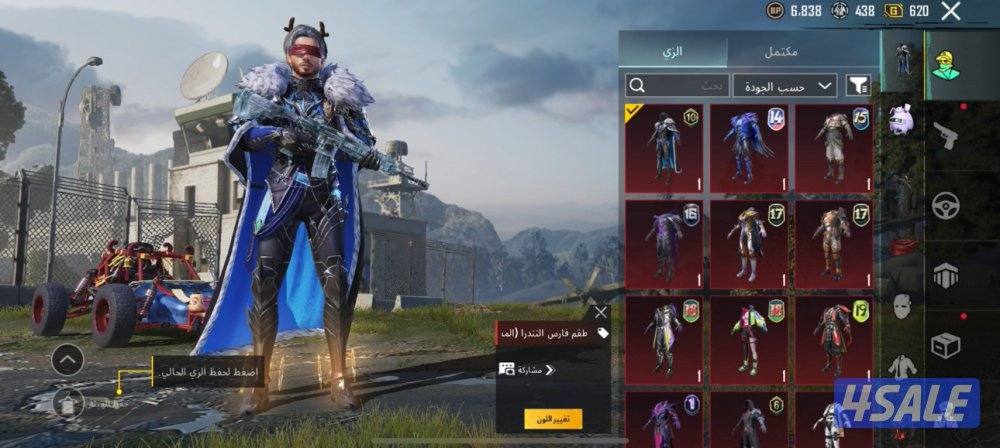Open the حسب الجودة sorting dropdown
The image size is (1000, 448).
[785, 85]
